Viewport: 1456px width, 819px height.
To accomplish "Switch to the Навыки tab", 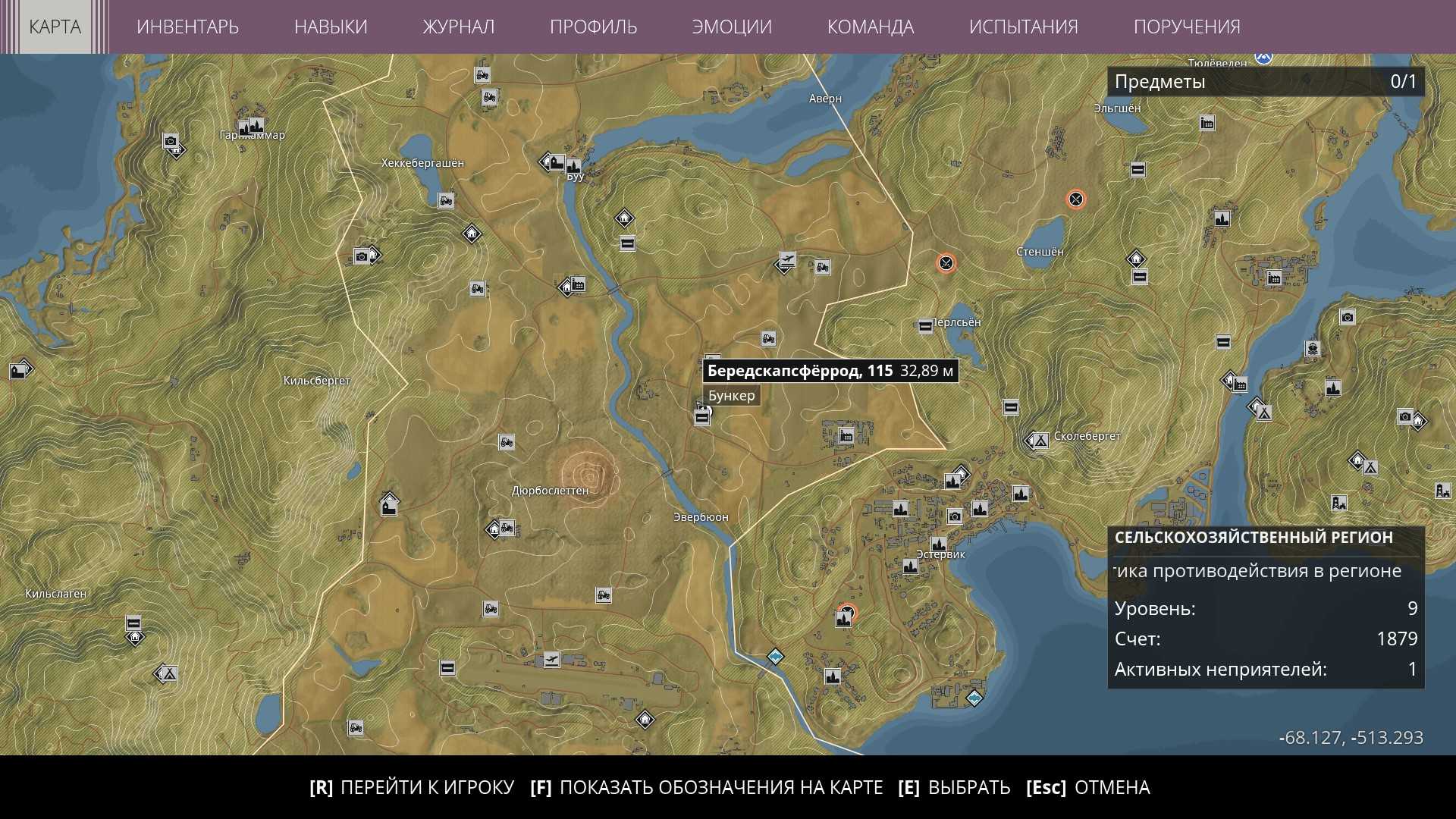I will pos(331,27).
